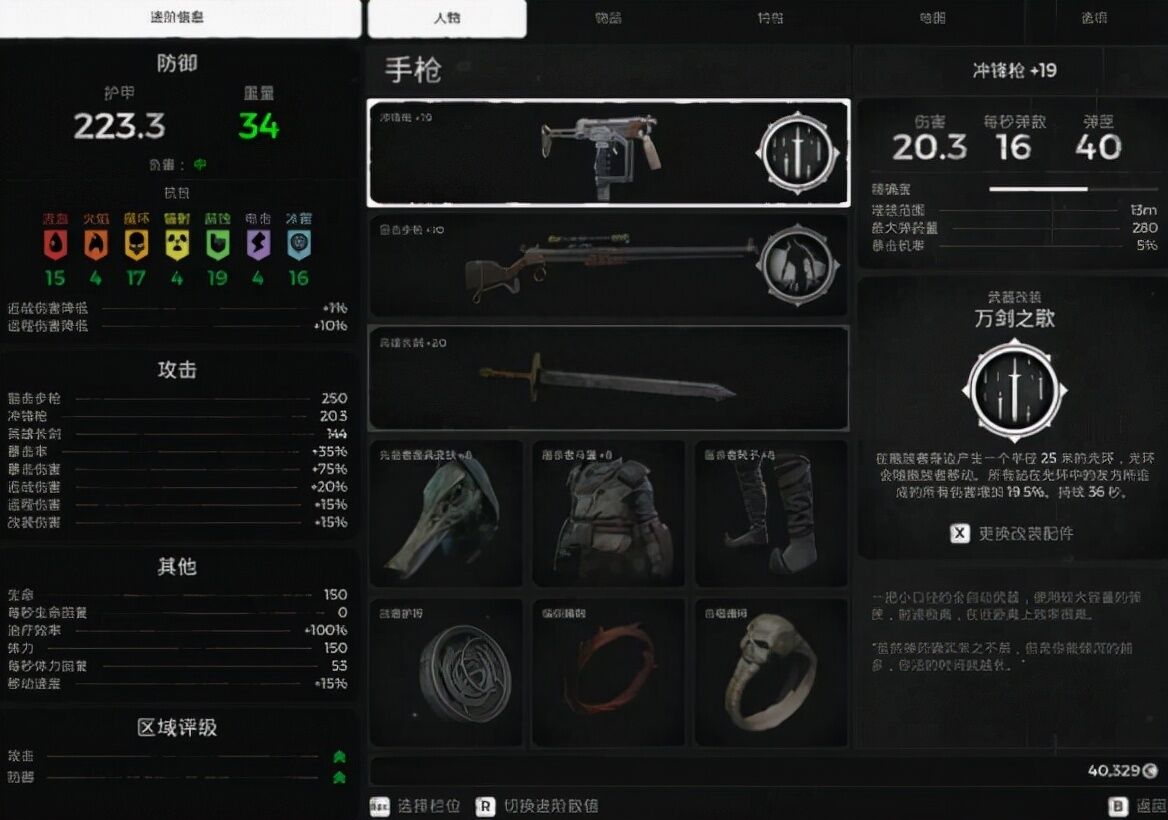Select the beaked mask helmet slot
1168x820 pixels.
click(446, 514)
